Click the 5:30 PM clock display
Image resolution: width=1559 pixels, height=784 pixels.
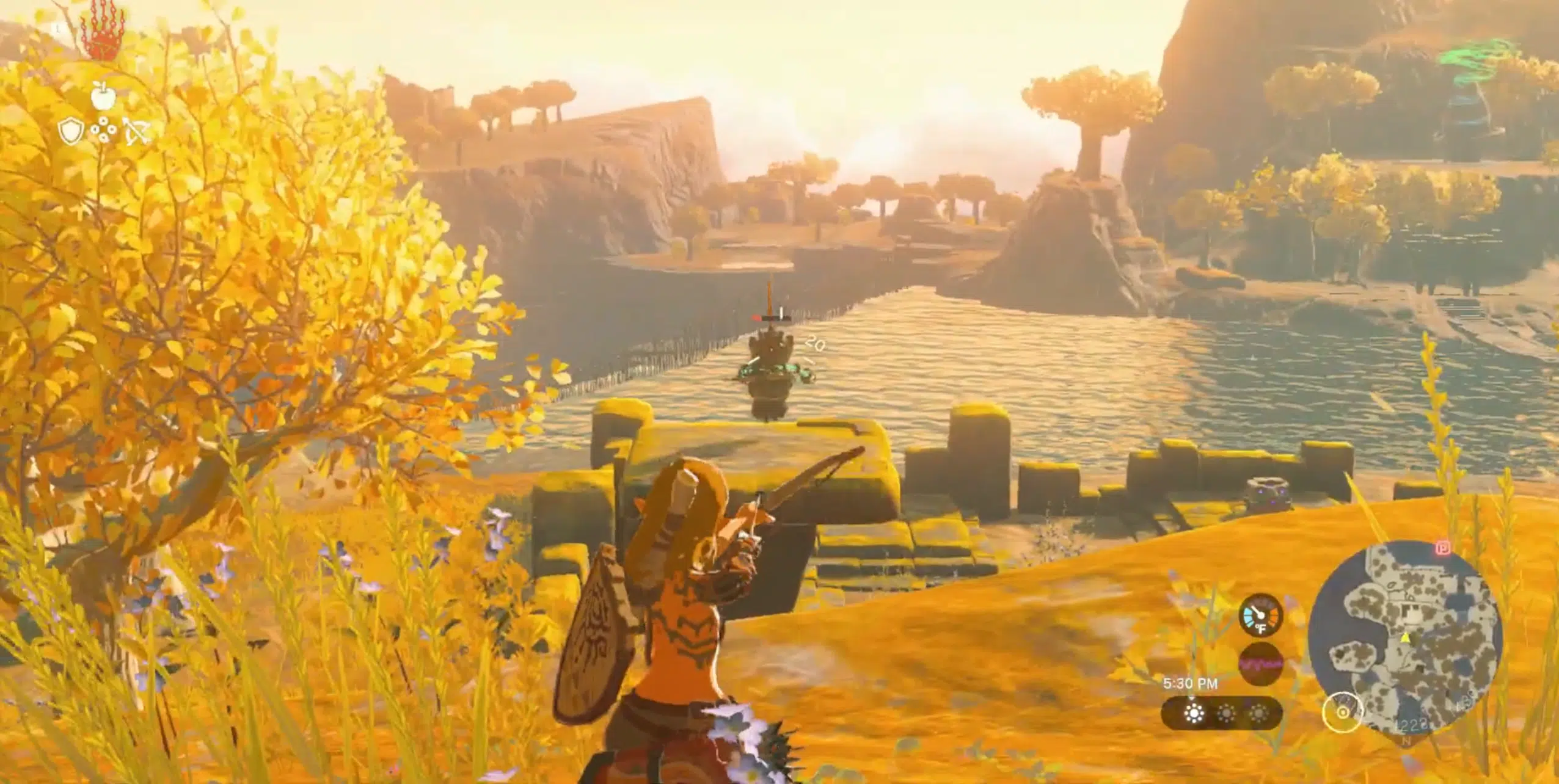[x=1191, y=683]
